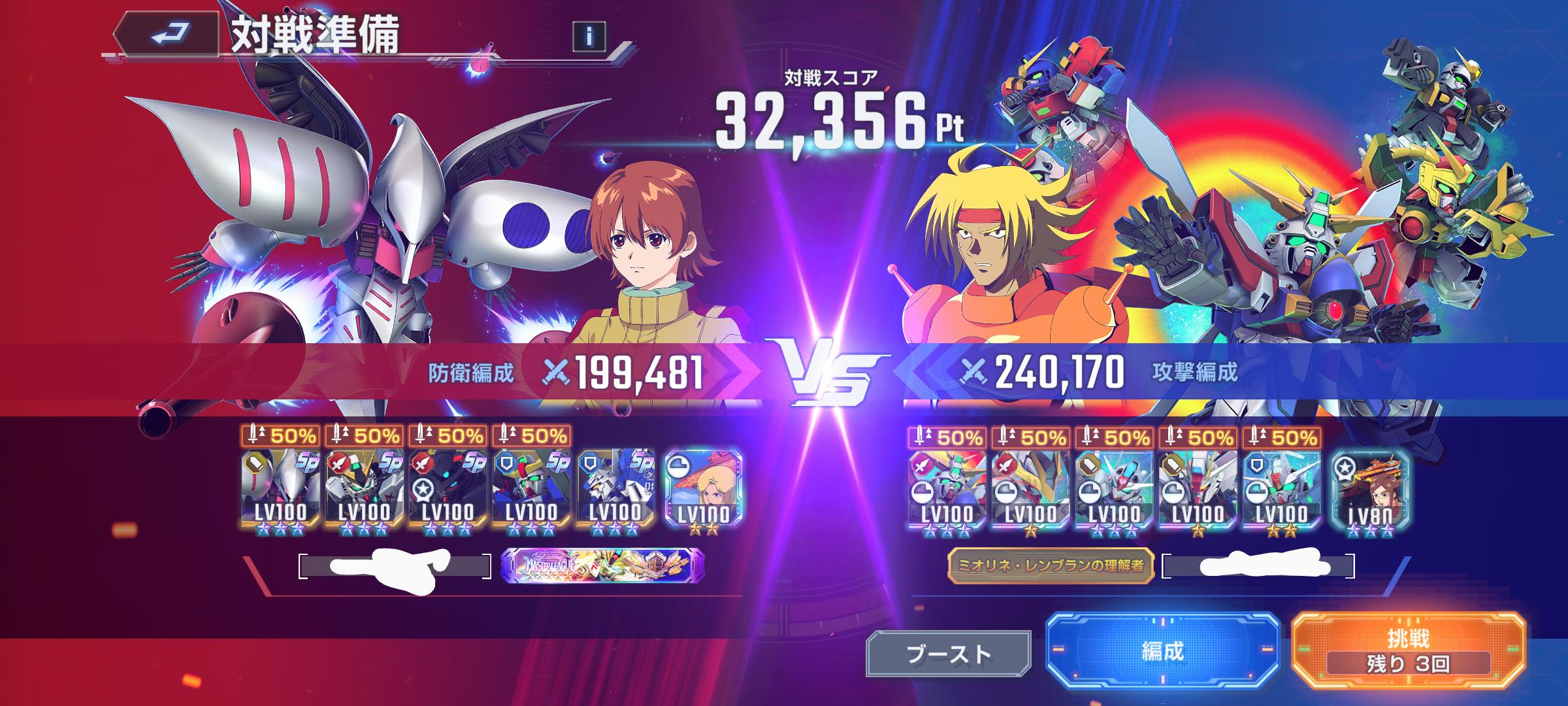
Task: View the ミオリネ・レンブランの理解者 title plate
Action: click(1051, 565)
